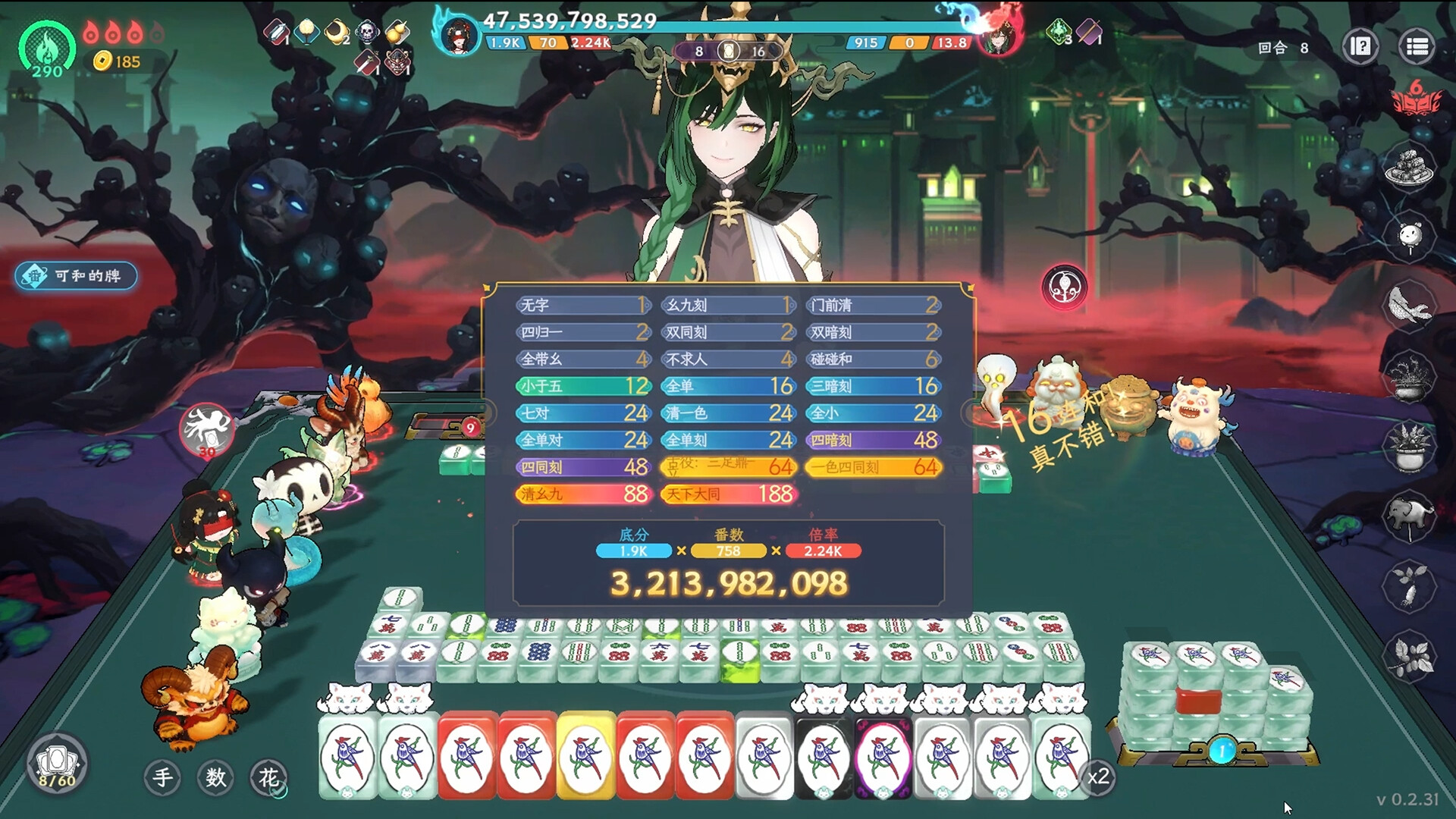Click the skull buff icon near the top
The height and width of the screenshot is (819, 1456).
[369, 32]
